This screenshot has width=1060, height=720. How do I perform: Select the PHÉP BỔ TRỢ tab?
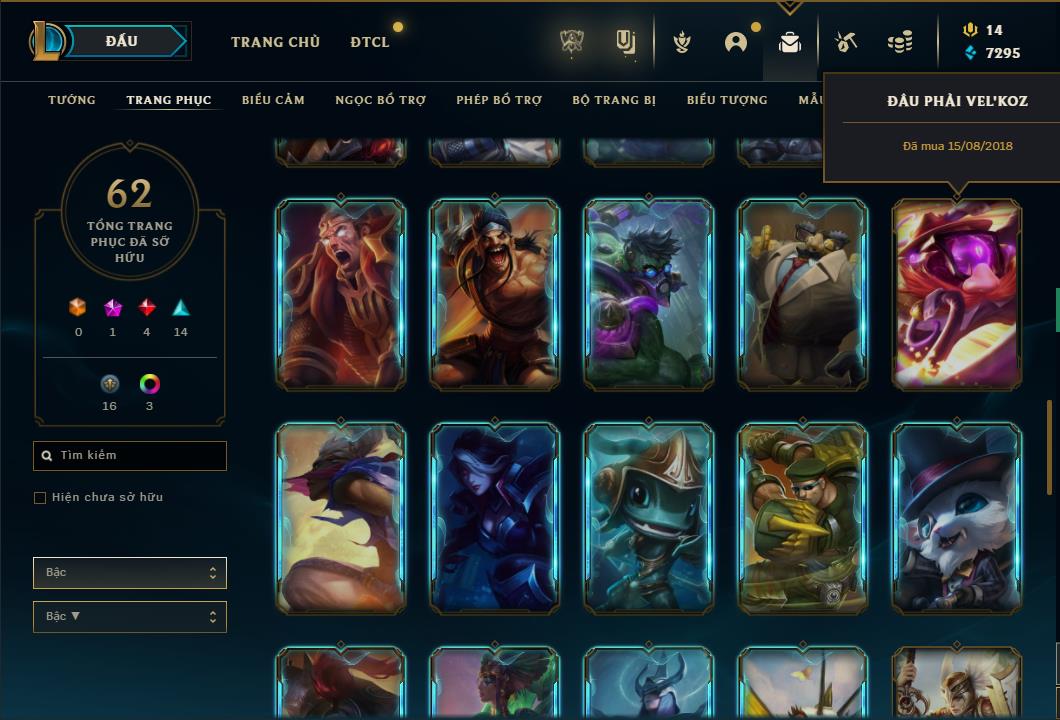[499, 100]
